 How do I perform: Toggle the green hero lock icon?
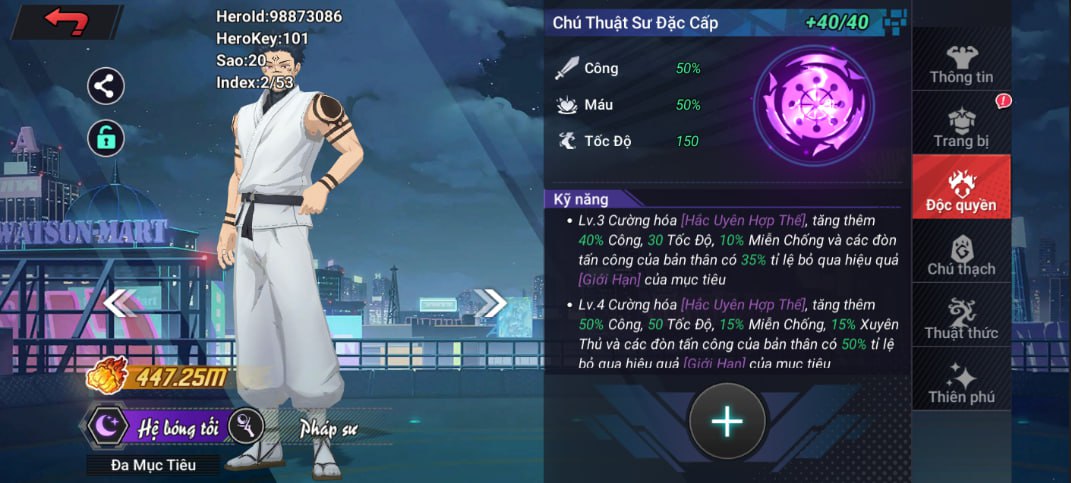click(106, 138)
